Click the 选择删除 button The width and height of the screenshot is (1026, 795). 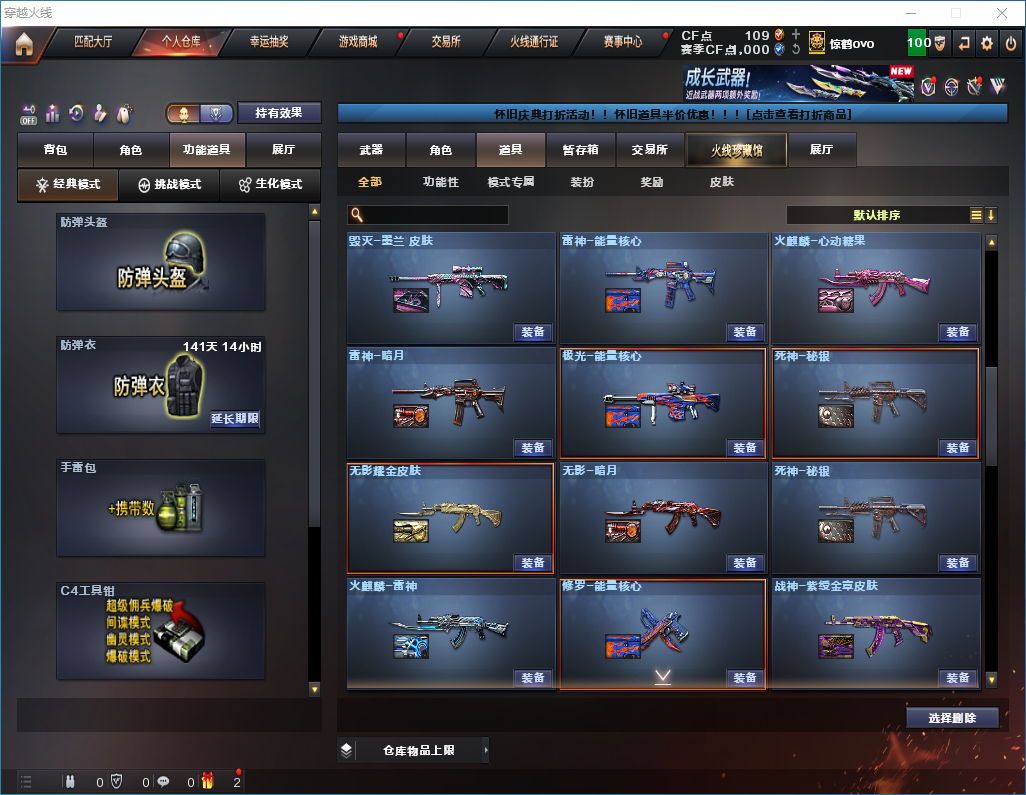[x=952, y=718]
